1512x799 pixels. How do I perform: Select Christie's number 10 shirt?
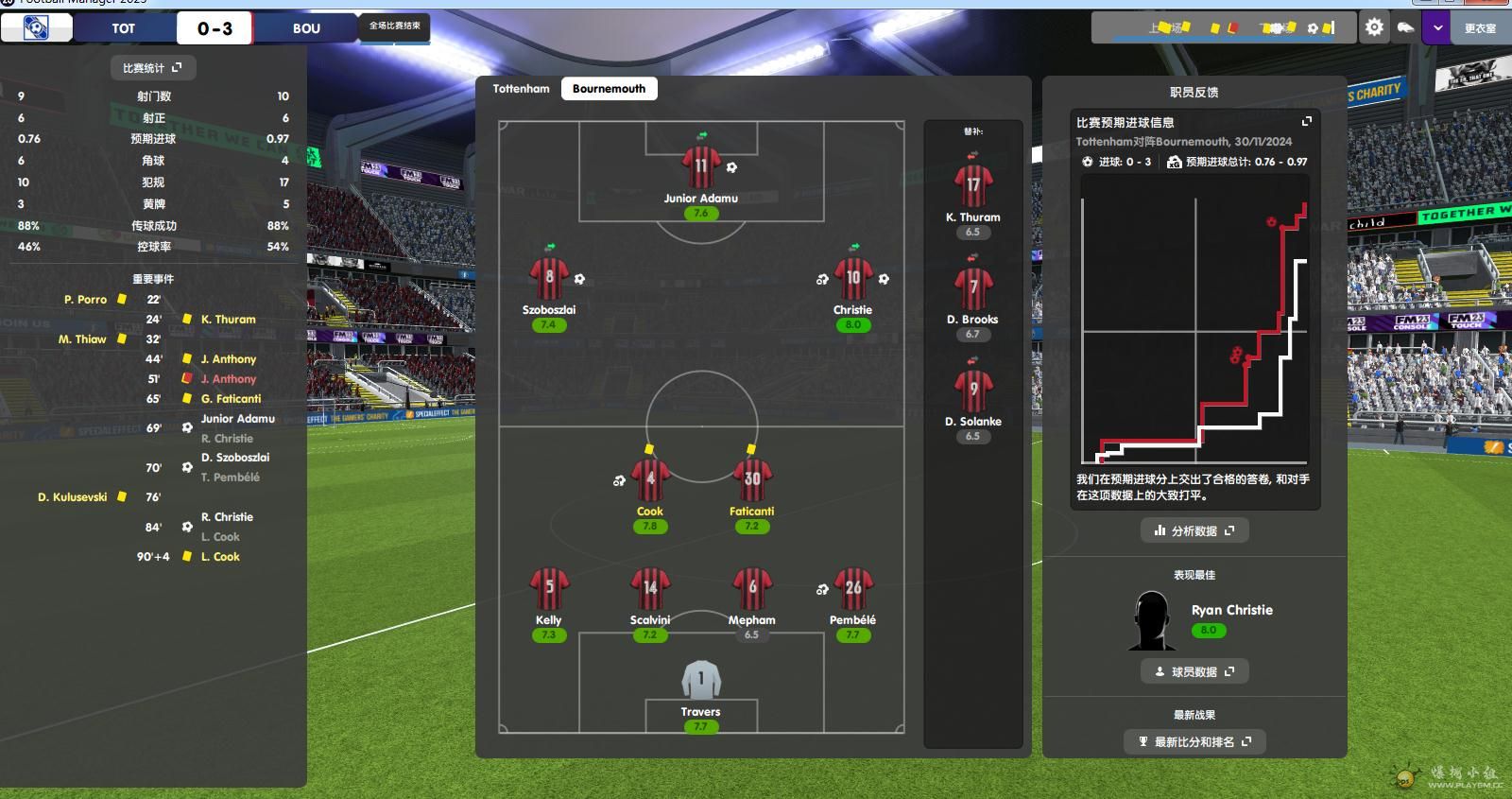(852, 280)
